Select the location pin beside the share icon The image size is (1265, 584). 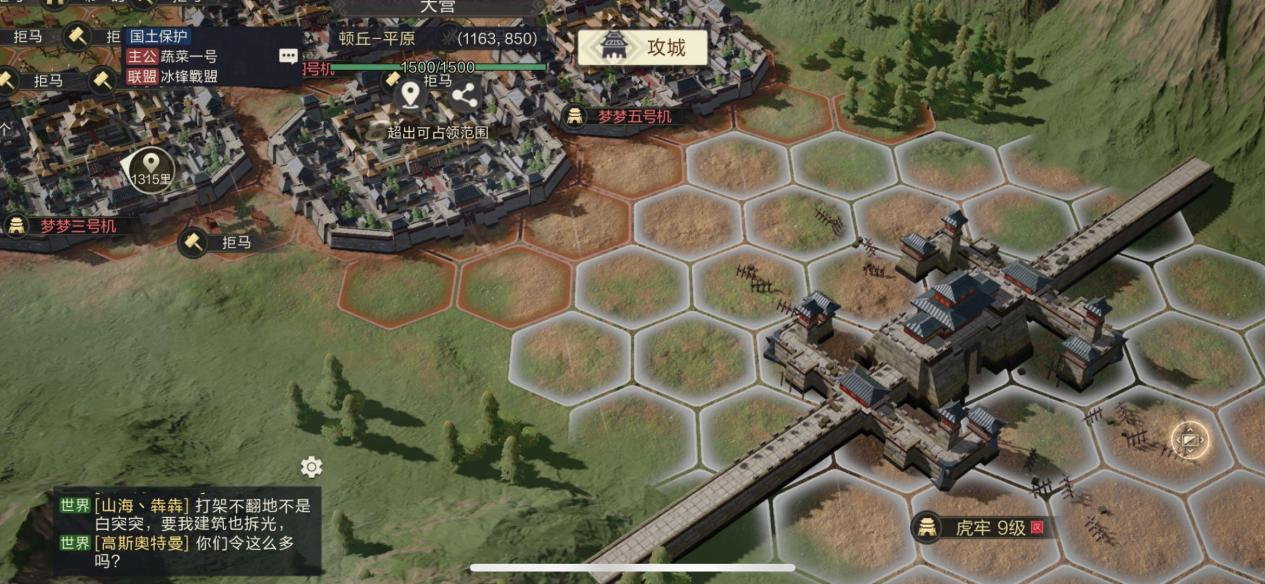[x=409, y=95]
